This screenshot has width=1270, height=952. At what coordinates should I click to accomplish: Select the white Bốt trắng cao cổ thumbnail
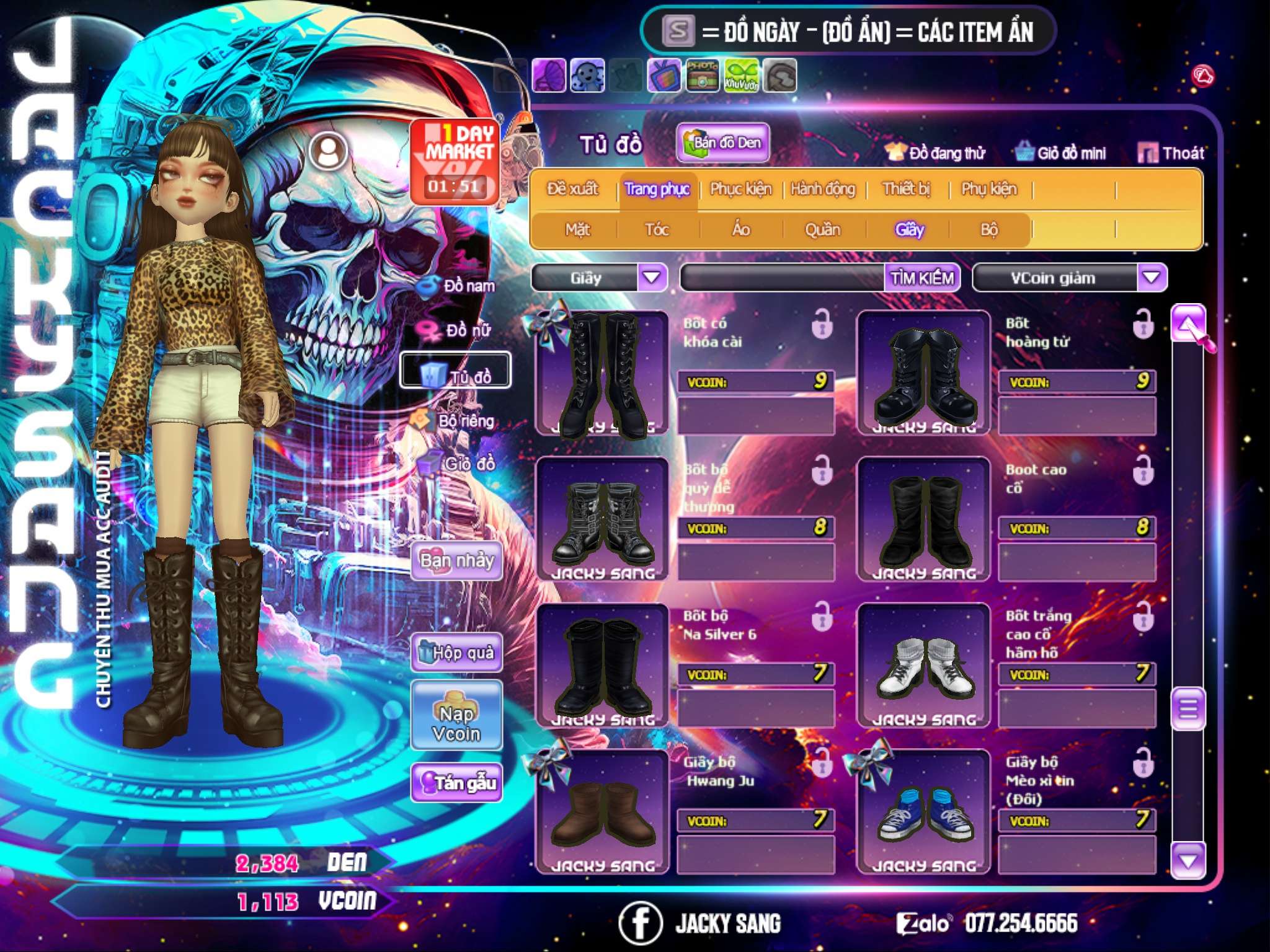(x=923, y=666)
